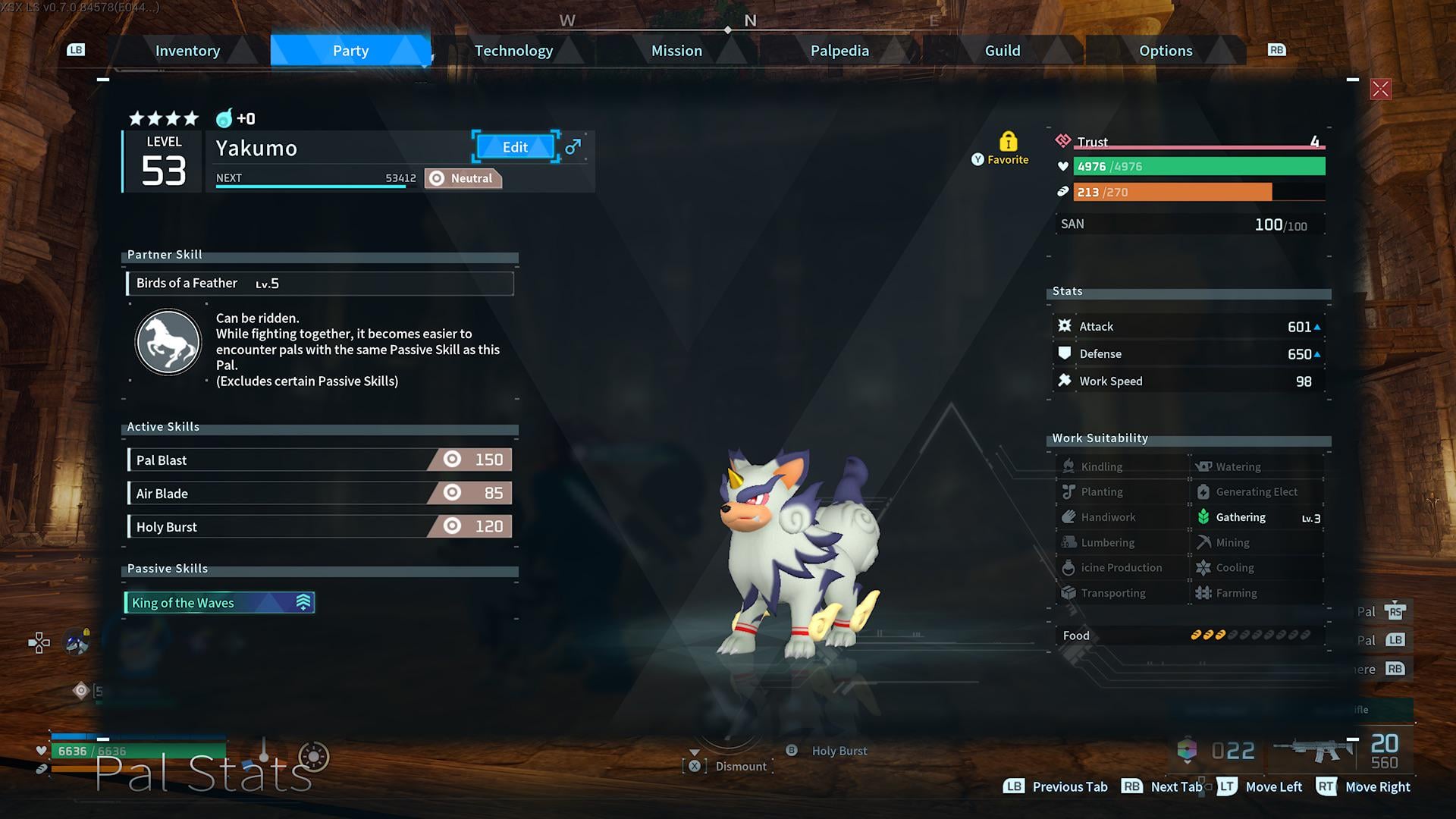Open the Technology tab
1456x819 pixels.
[x=513, y=51]
